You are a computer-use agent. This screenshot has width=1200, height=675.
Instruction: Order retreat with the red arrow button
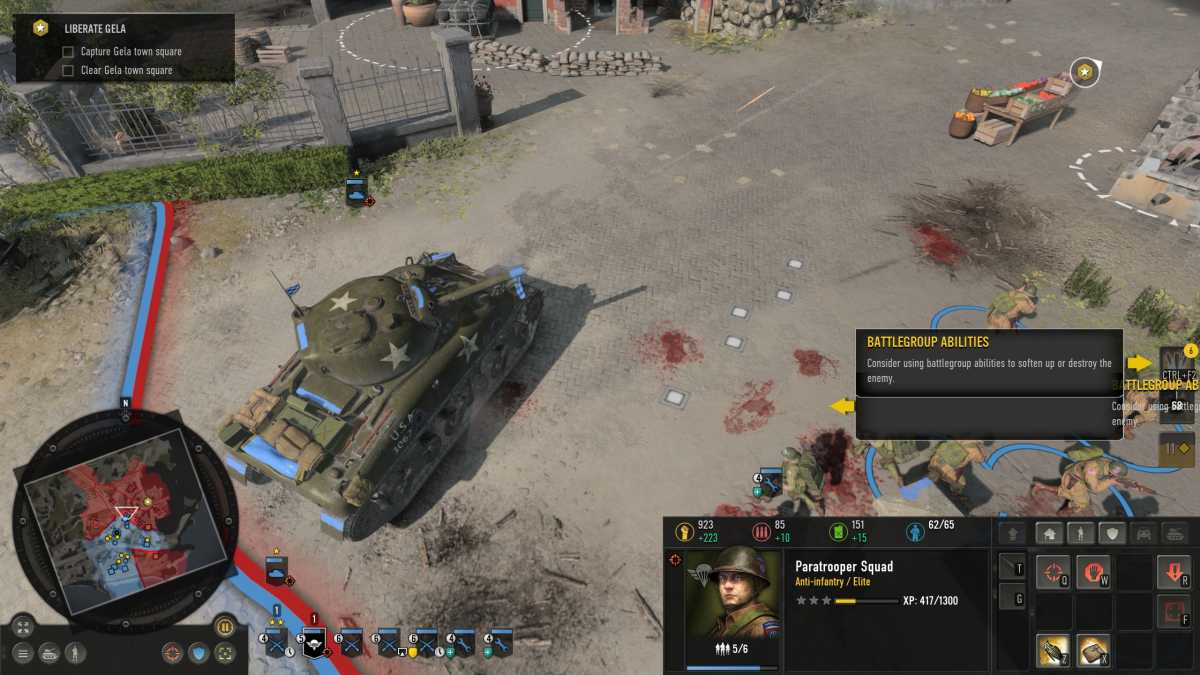point(1173,573)
